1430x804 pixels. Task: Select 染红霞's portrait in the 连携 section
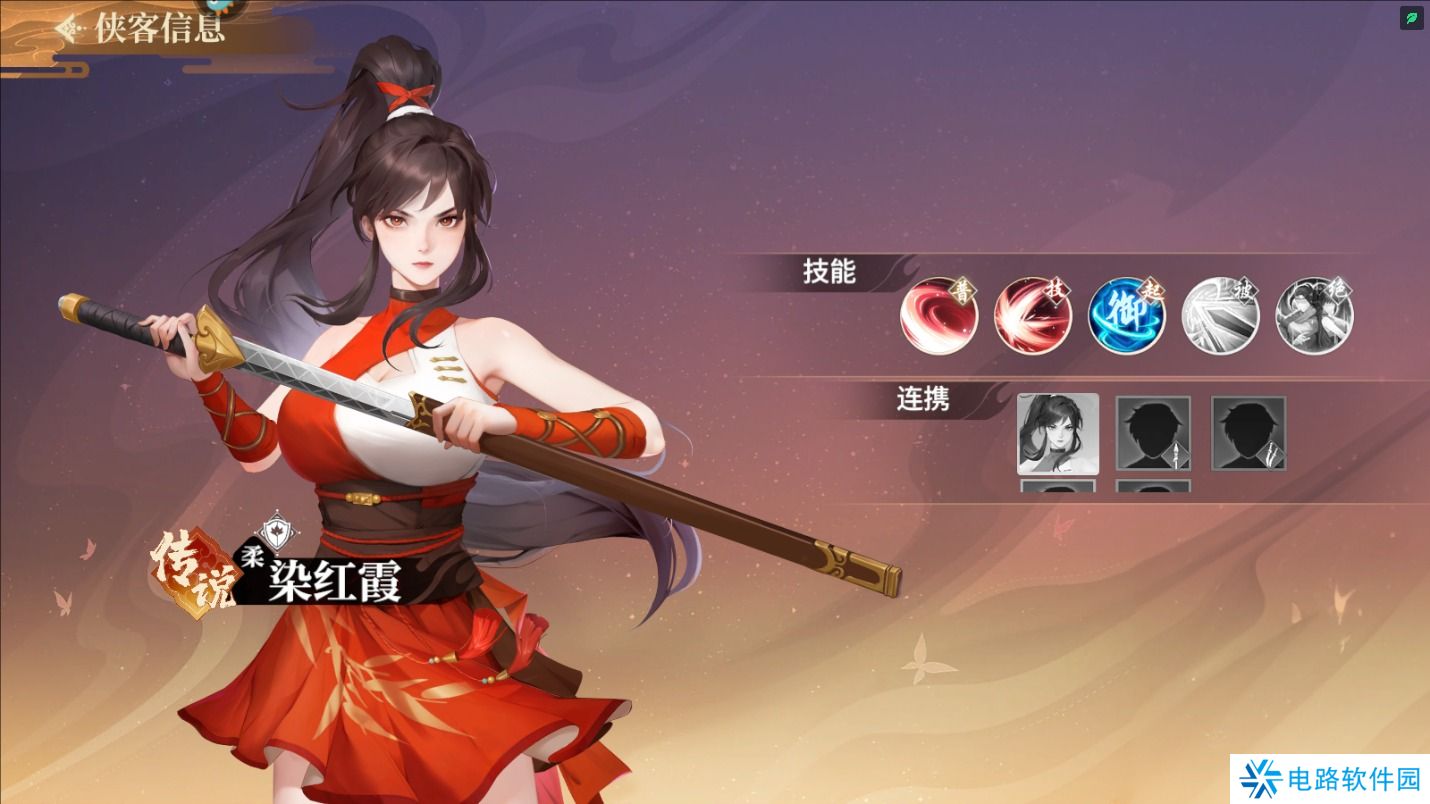[1058, 434]
